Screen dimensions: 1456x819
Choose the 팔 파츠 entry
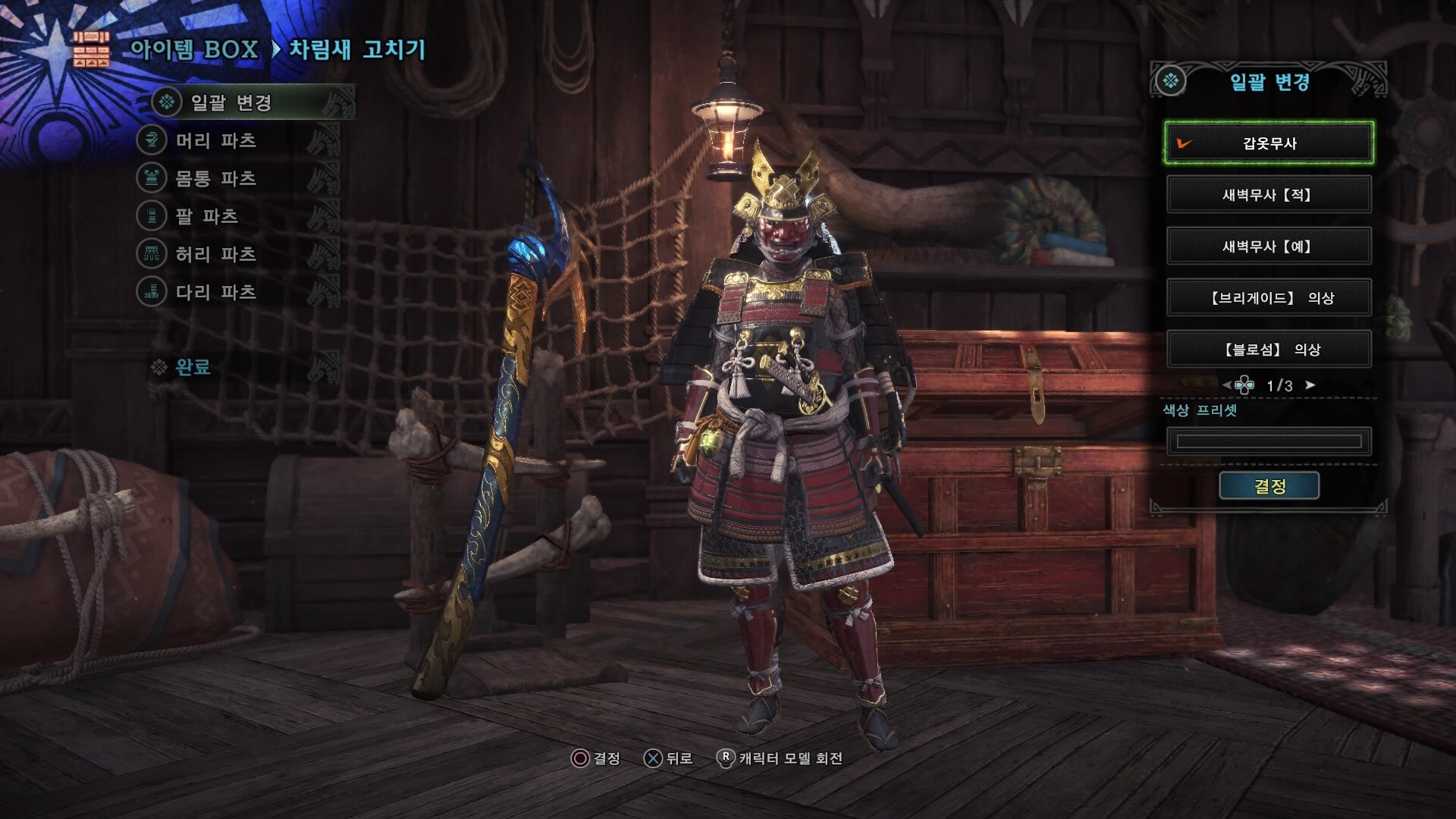207,216
